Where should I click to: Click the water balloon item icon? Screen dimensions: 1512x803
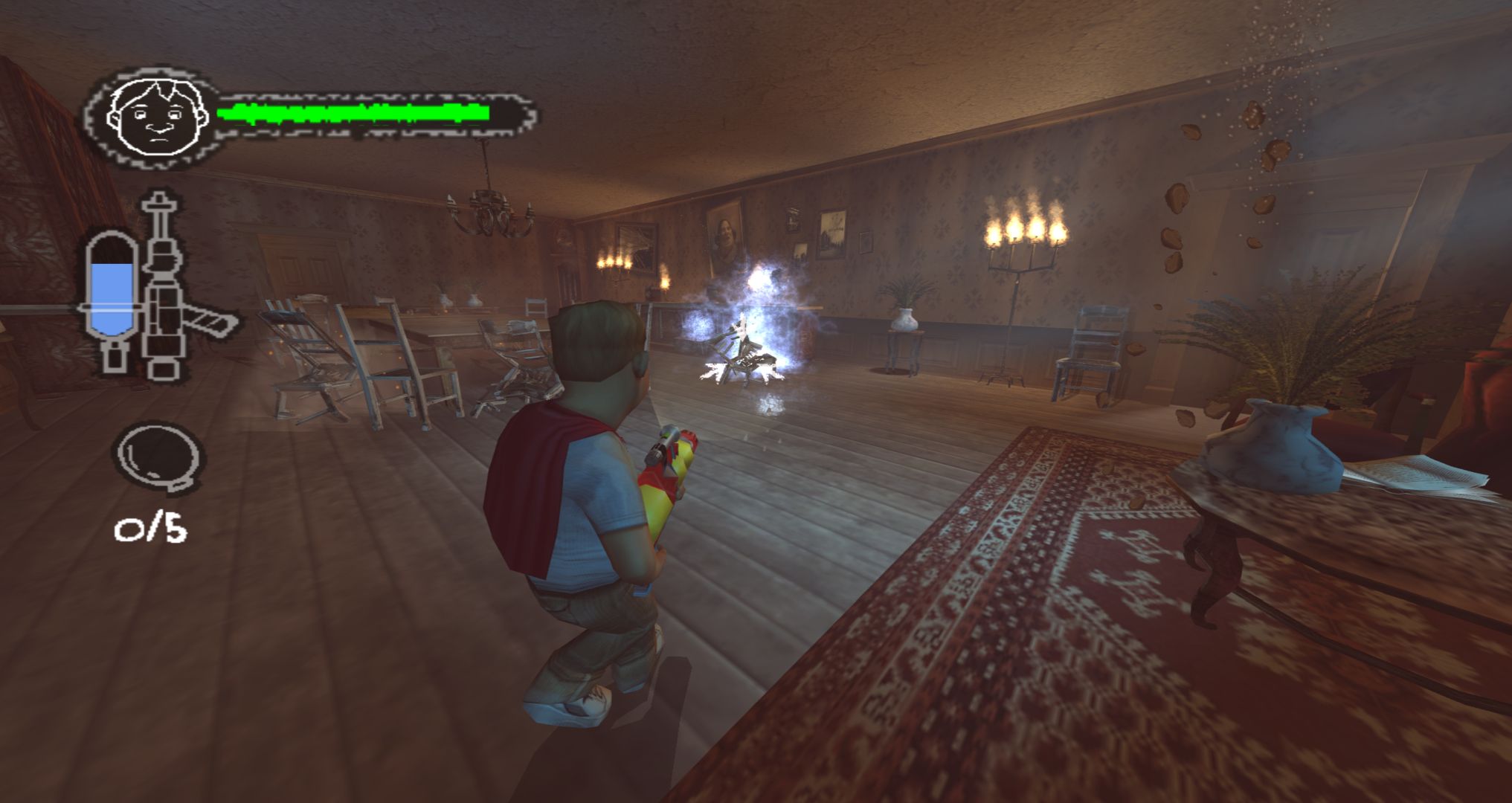pos(158,455)
